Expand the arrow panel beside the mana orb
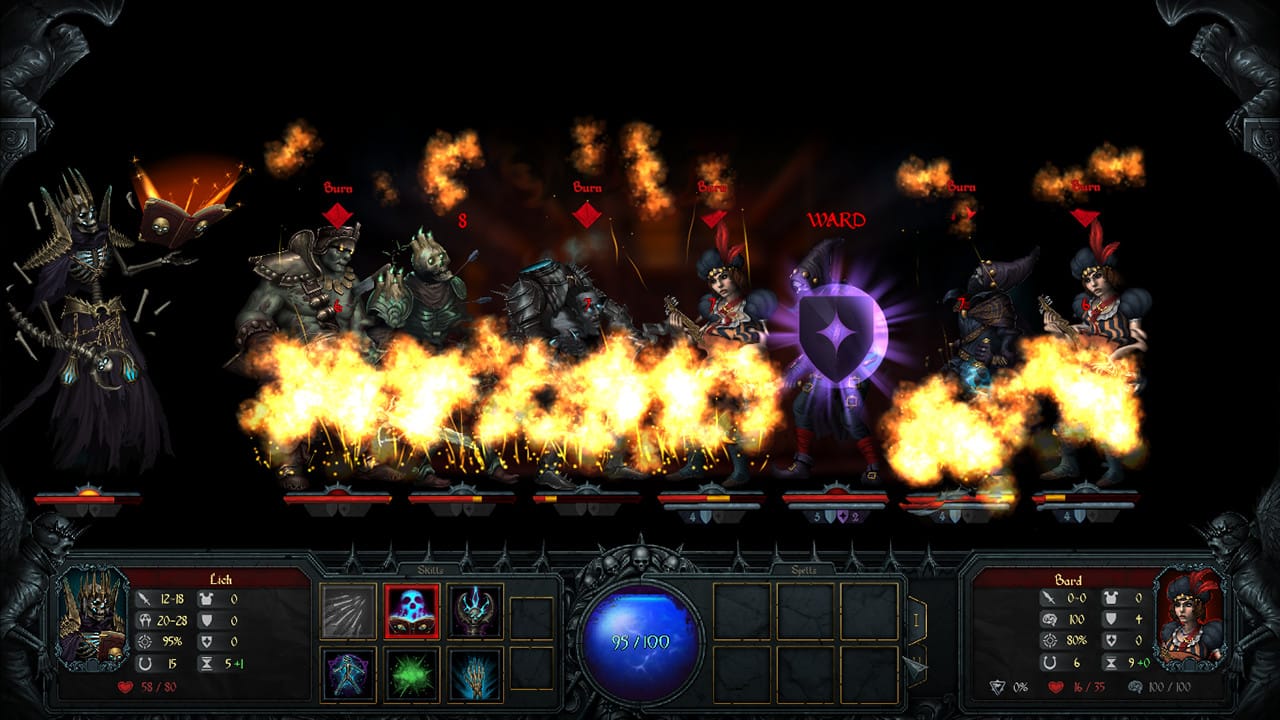Image resolution: width=1280 pixels, height=720 pixels. tap(915, 667)
